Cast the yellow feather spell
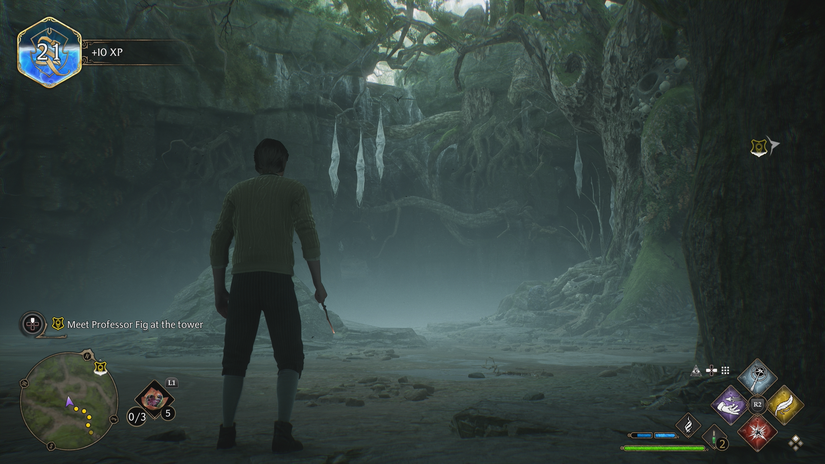Screen dimensions: 825x464 [784, 405]
